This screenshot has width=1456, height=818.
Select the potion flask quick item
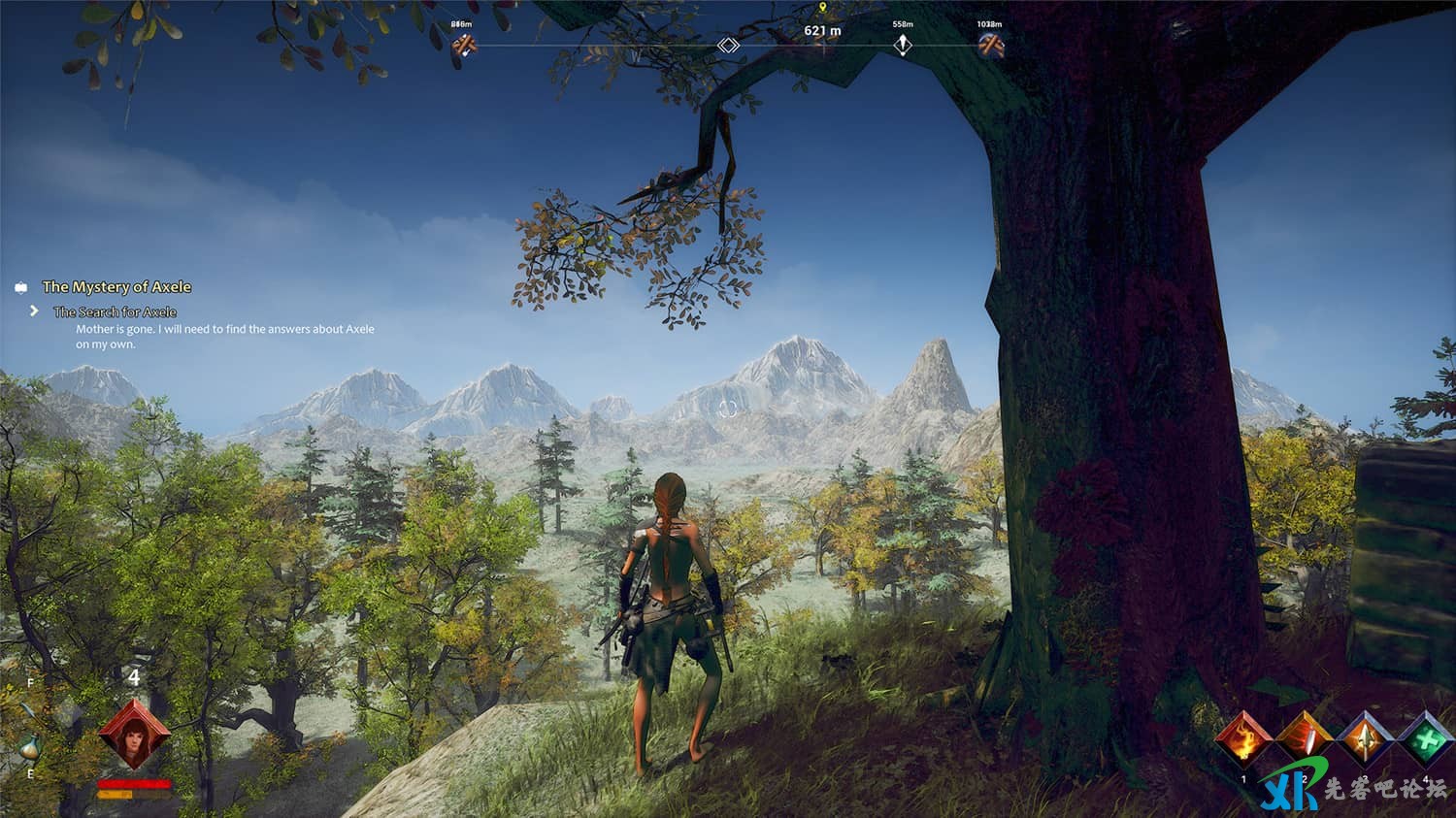point(30,748)
